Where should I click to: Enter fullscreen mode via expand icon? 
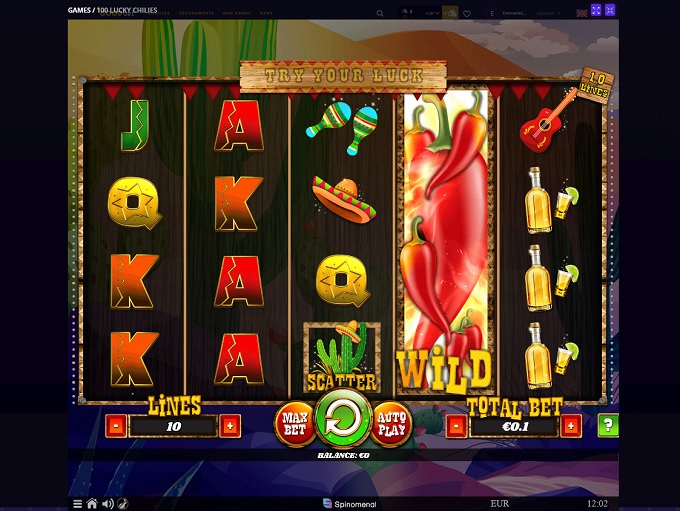tap(596, 10)
